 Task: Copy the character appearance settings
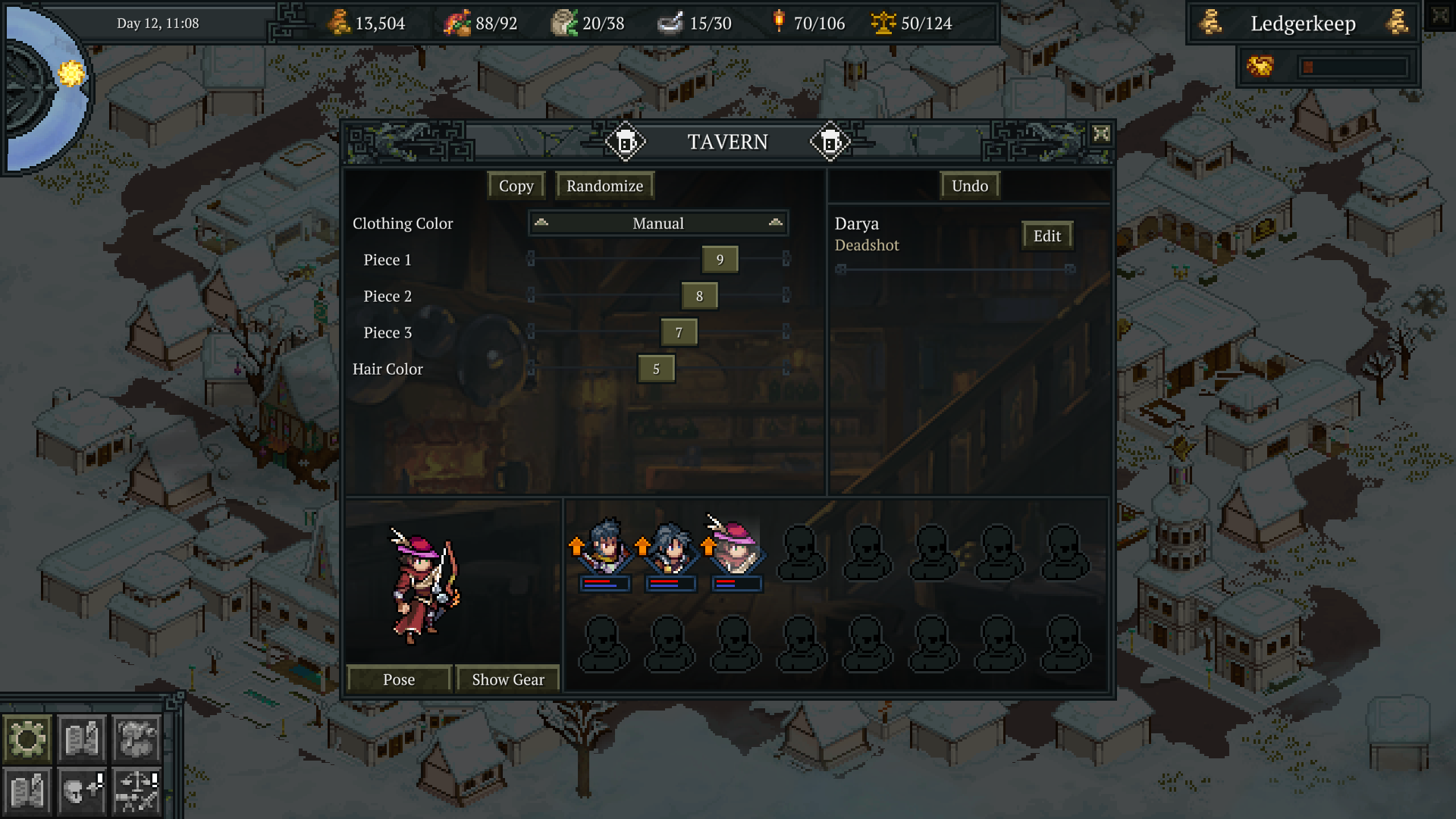[516, 186]
